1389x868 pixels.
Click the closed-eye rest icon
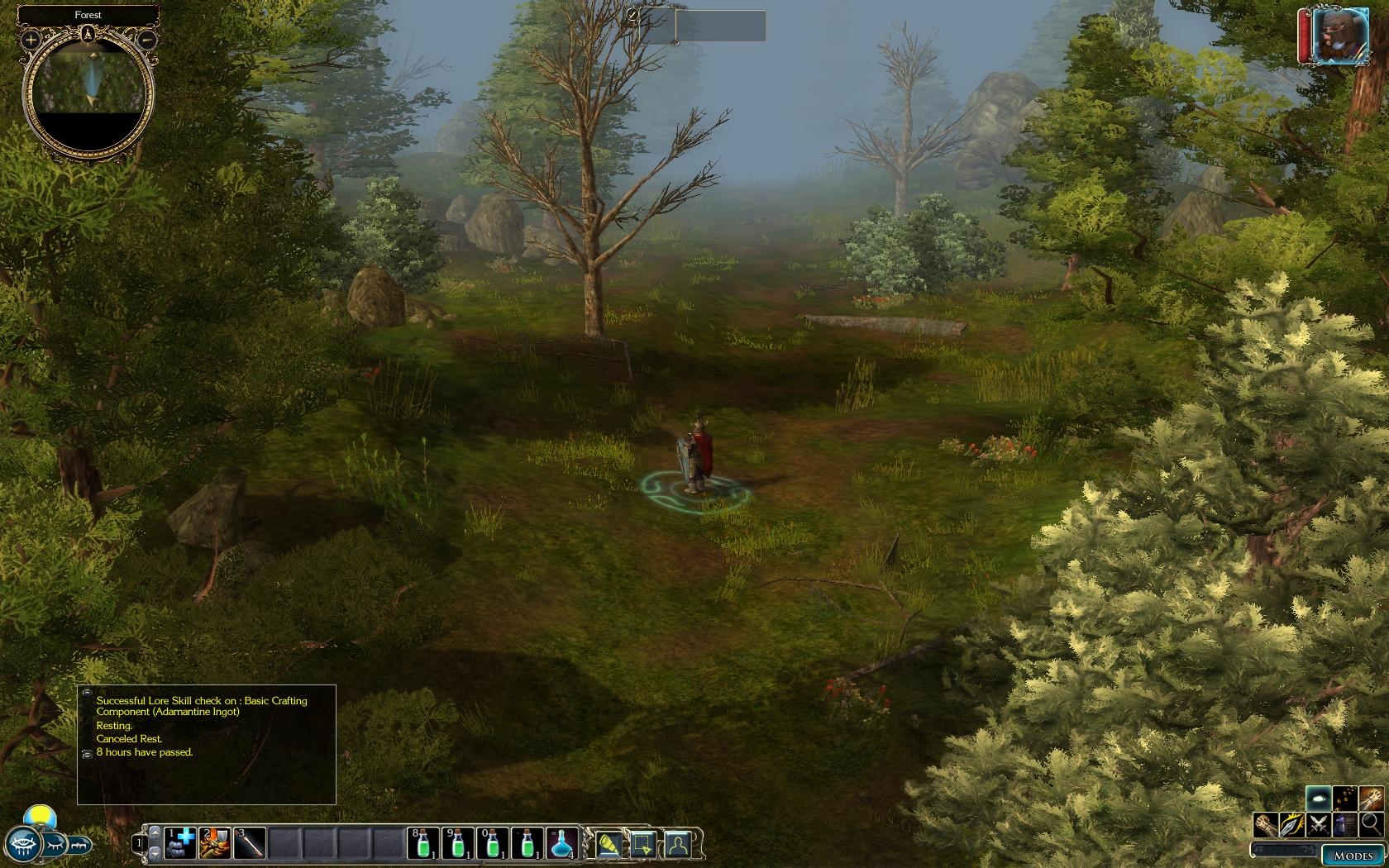click(x=55, y=845)
